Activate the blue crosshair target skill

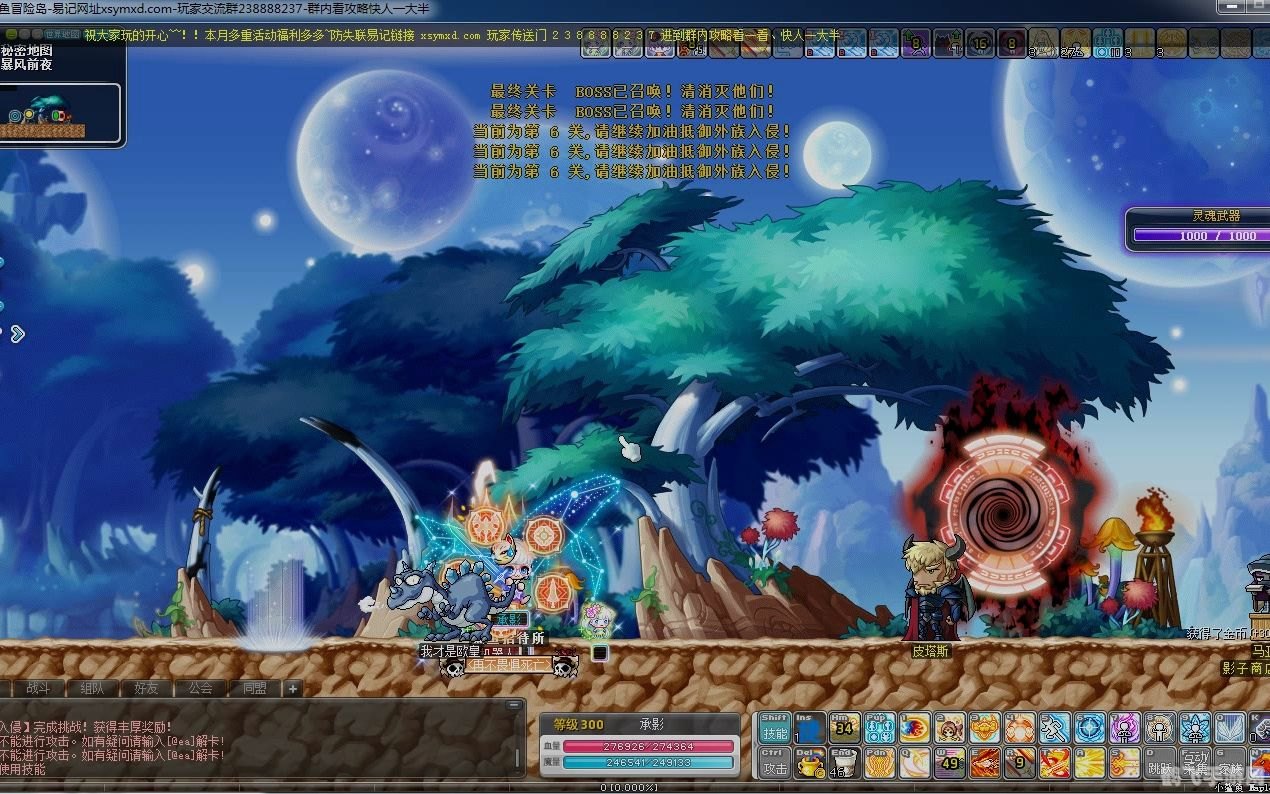[x=1089, y=728]
